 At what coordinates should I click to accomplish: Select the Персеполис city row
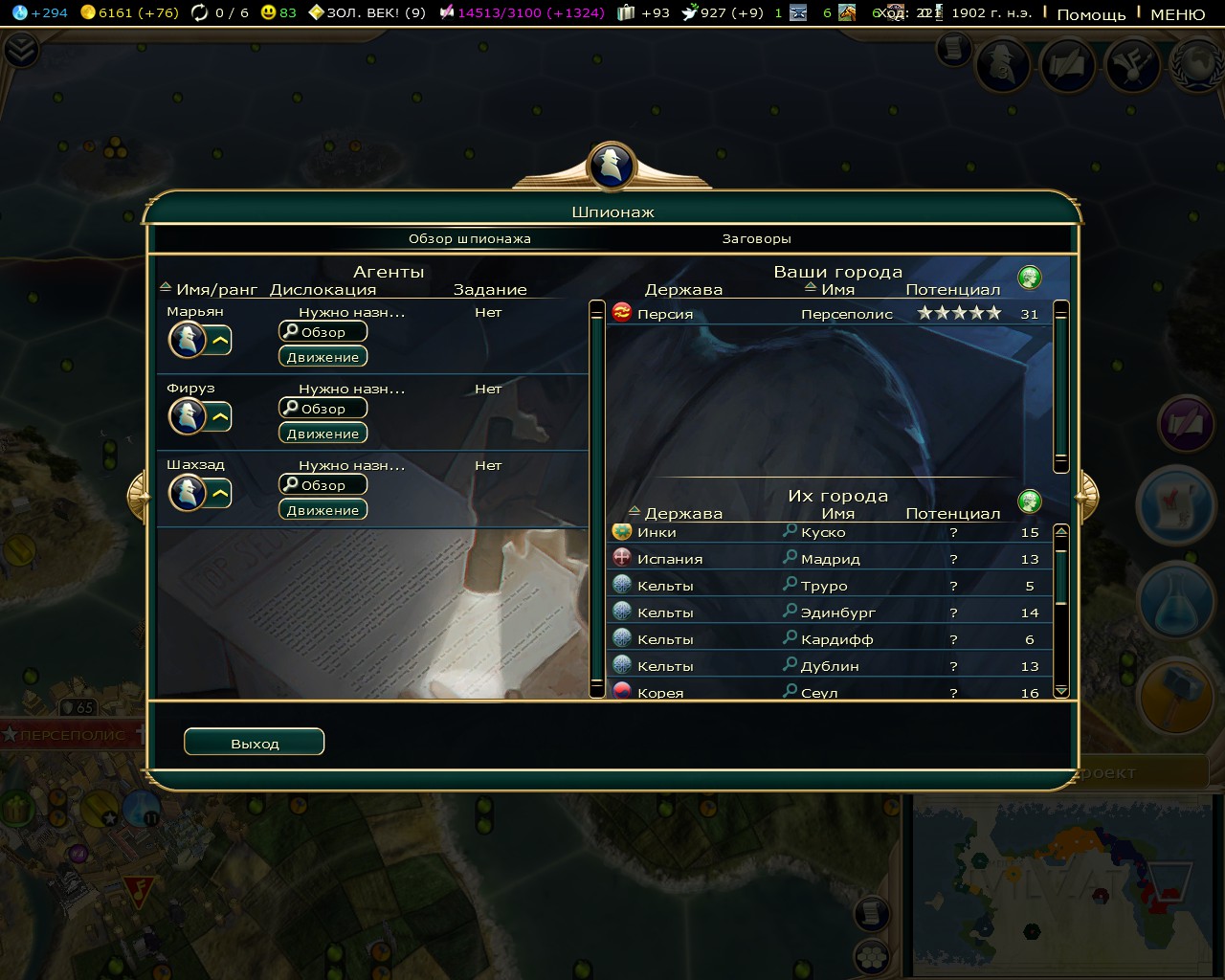828,314
